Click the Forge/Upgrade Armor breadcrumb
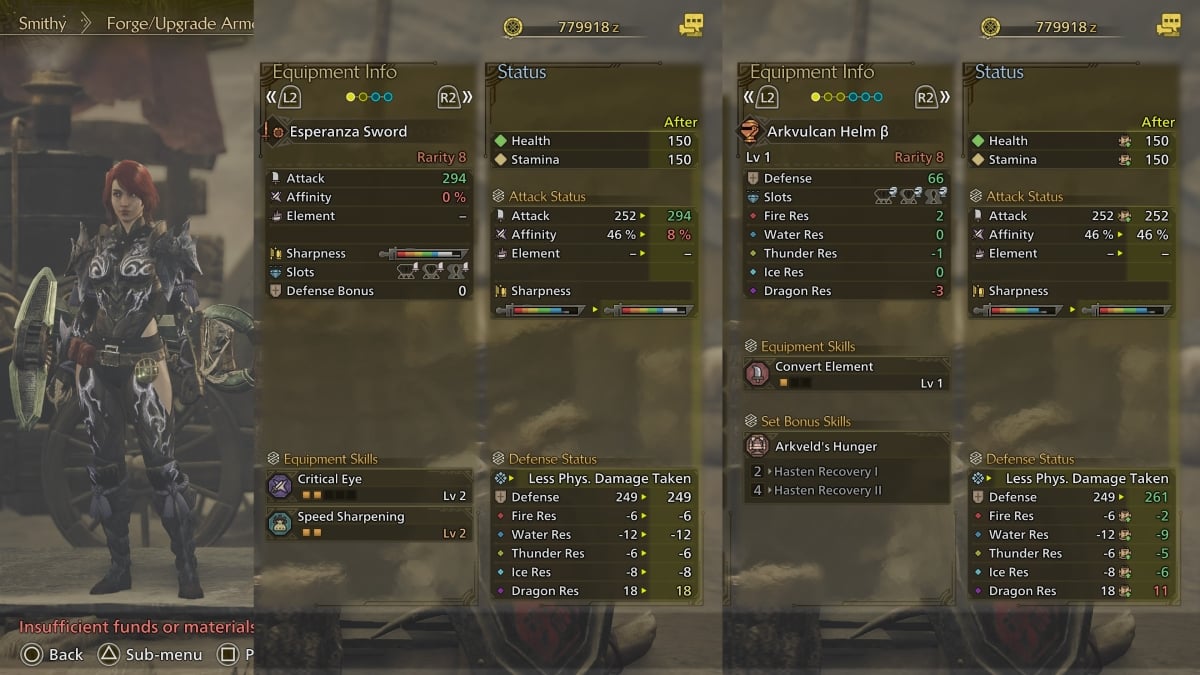This screenshot has height=675, width=1200. (x=178, y=23)
